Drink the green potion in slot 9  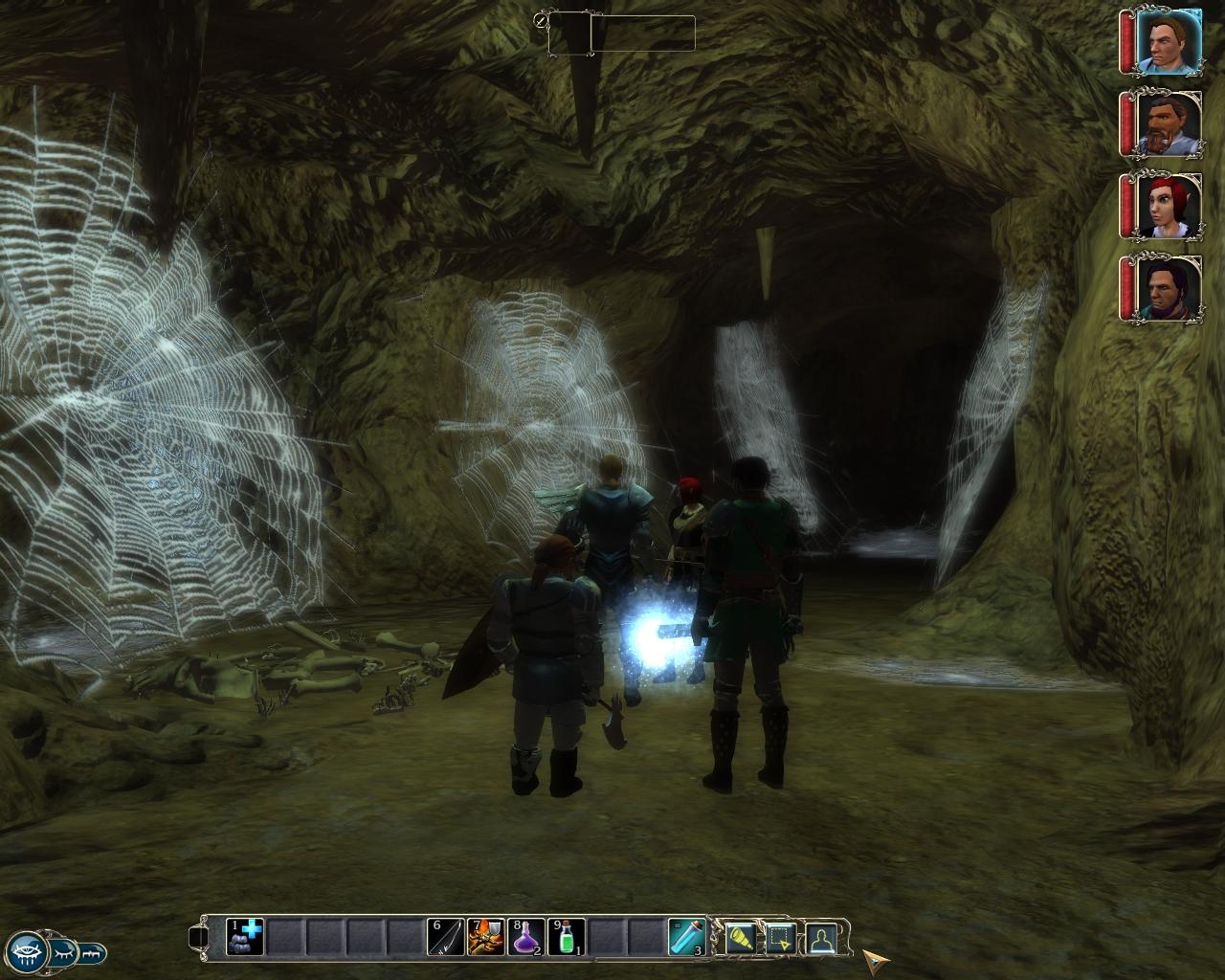coord(566,937)
